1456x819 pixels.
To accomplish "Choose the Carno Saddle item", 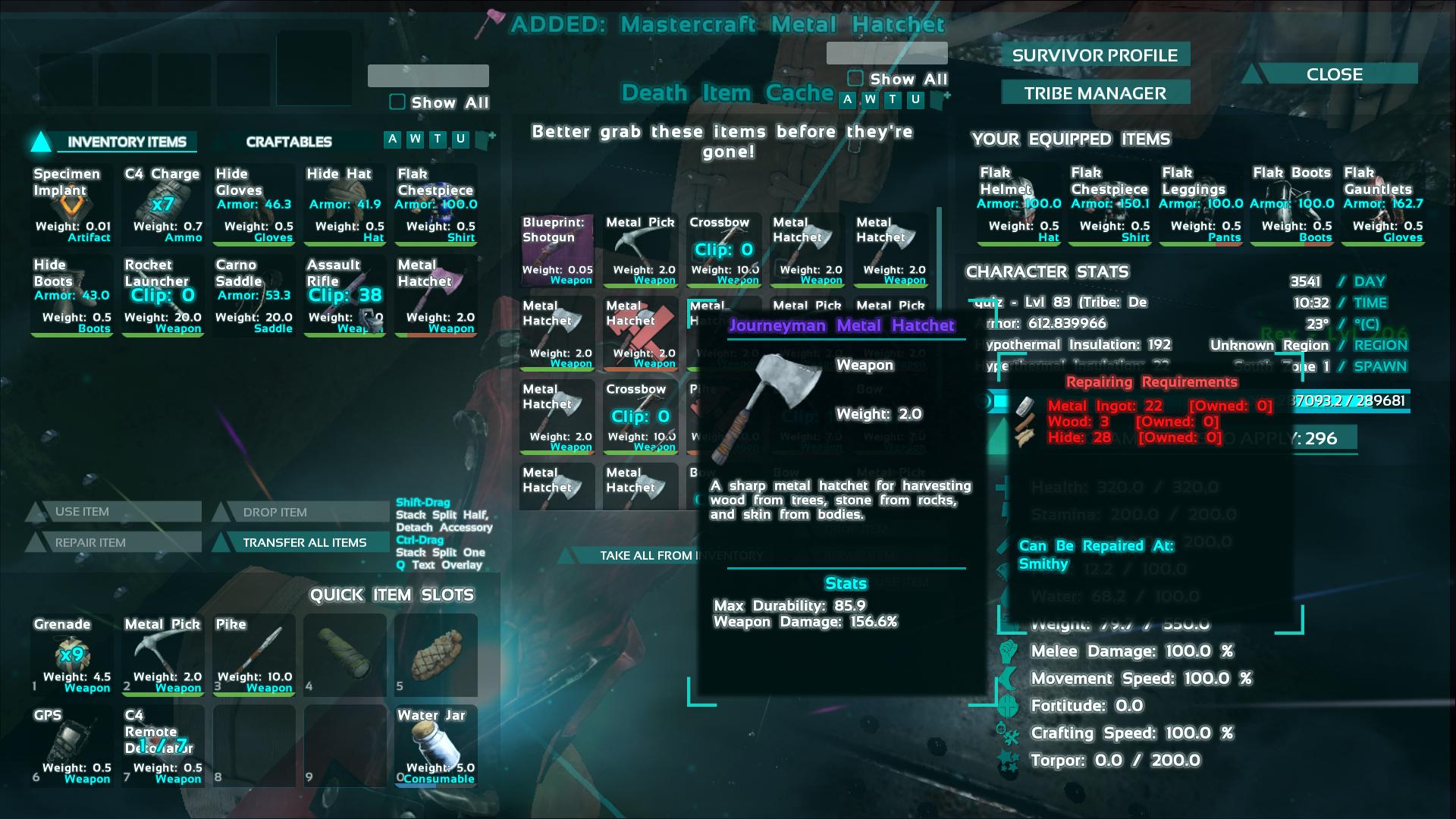I will 254,296.
